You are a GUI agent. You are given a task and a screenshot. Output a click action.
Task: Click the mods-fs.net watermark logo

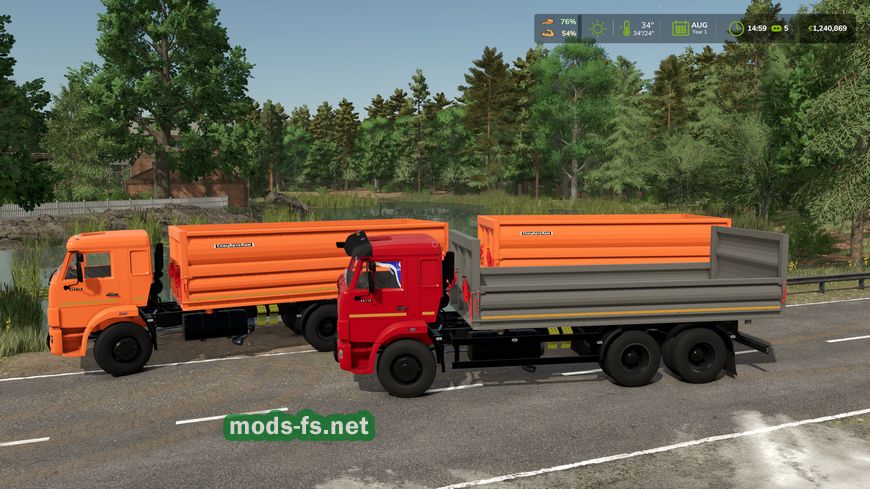click(299, 426)
